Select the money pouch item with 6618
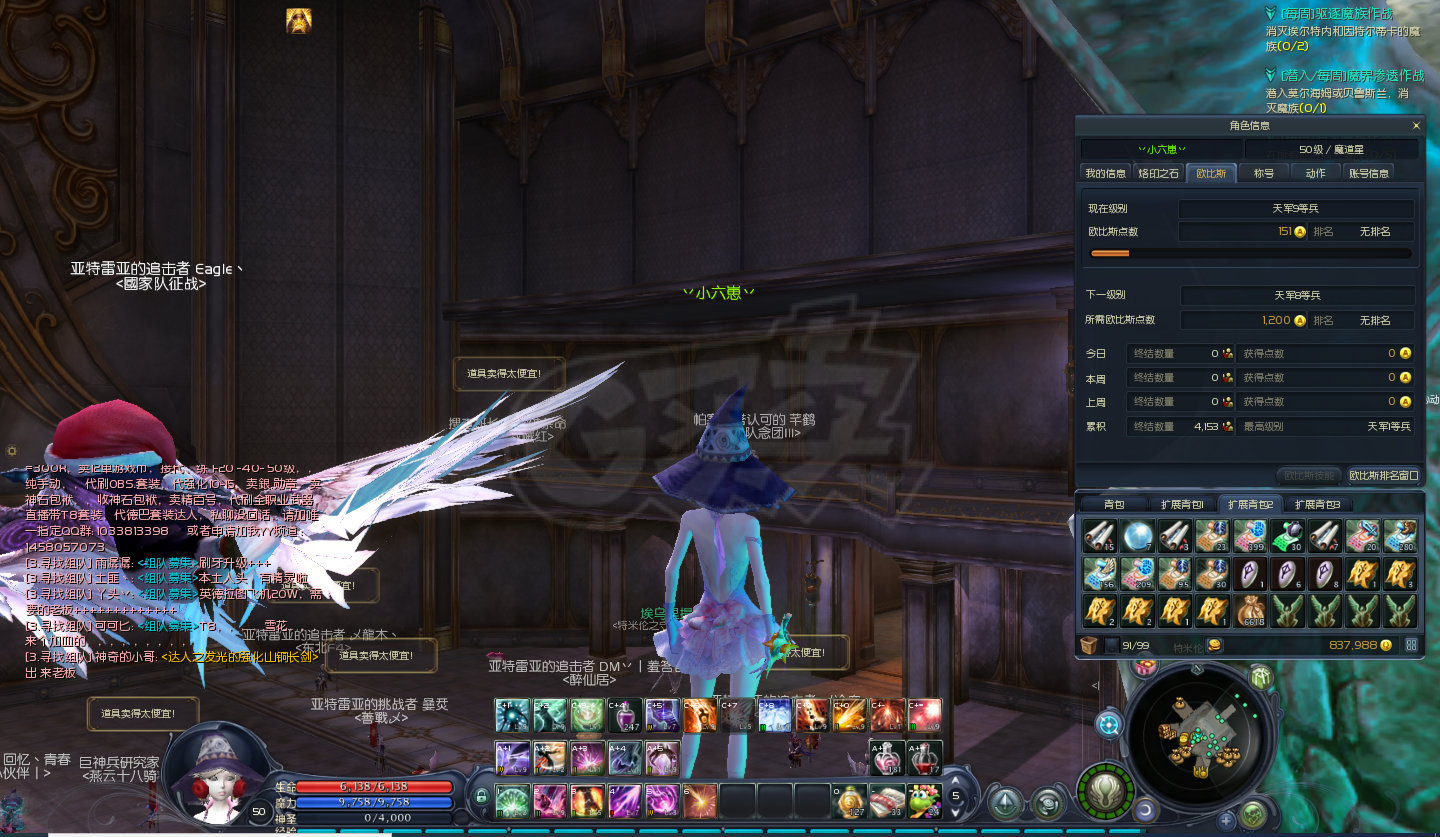 coord(1251,609)
